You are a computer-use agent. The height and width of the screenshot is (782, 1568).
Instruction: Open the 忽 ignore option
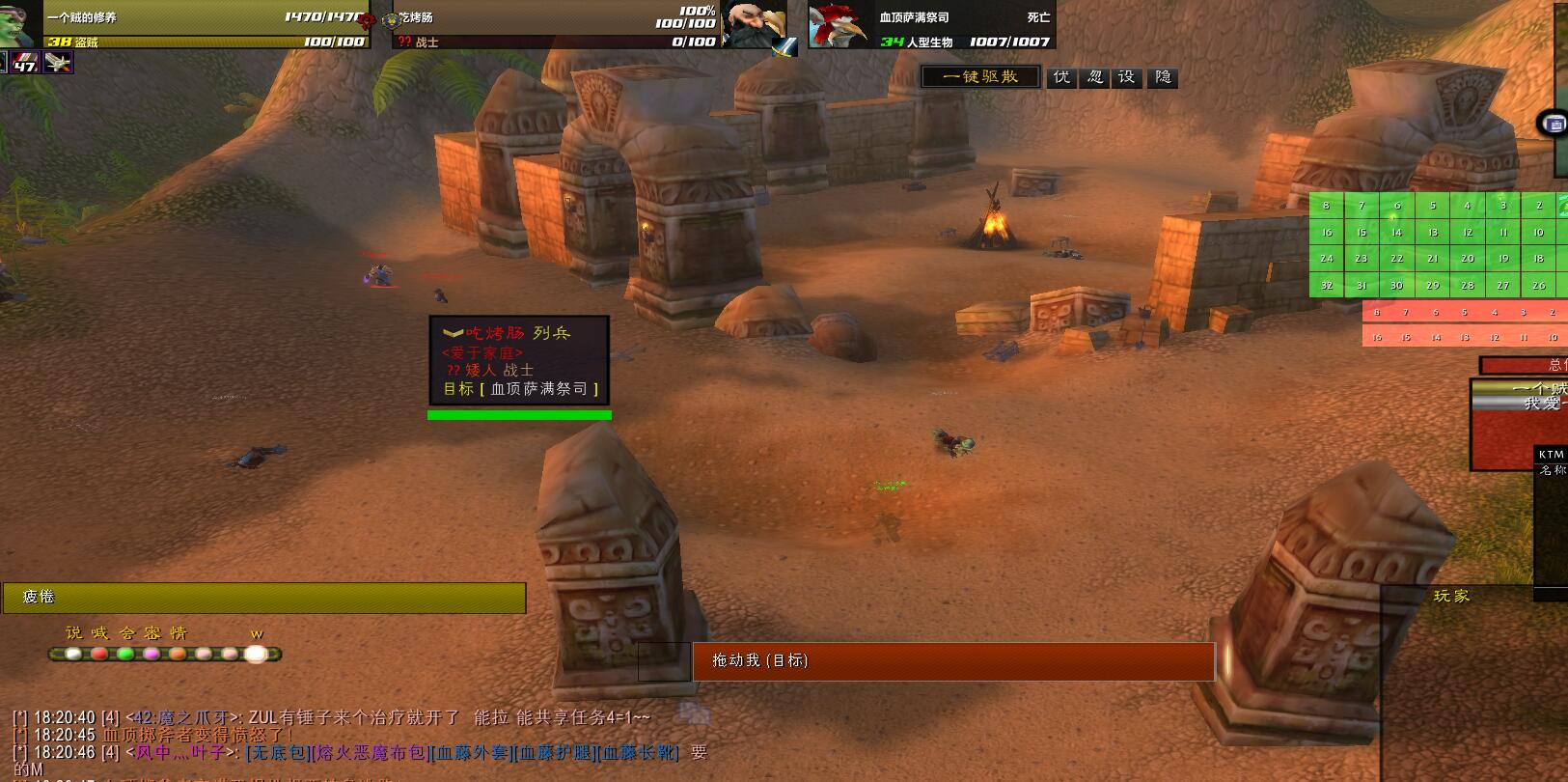click(1095, 77)
